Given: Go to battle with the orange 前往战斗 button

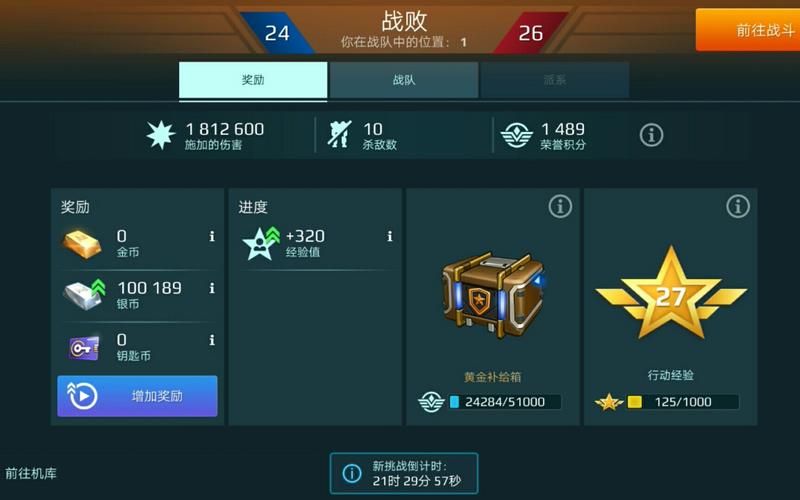Looking at the screenshot, I should 747,30.
